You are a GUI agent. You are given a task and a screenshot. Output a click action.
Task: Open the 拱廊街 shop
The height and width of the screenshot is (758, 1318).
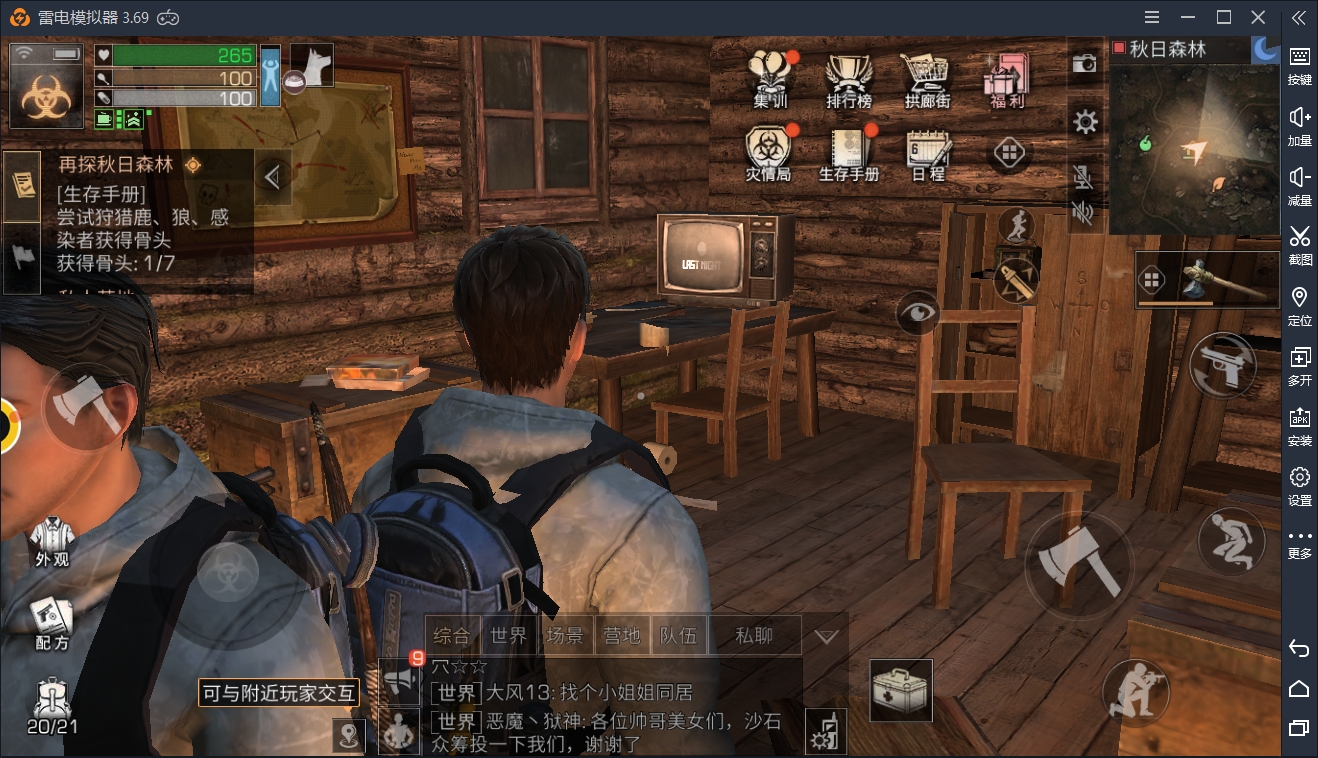927,78
